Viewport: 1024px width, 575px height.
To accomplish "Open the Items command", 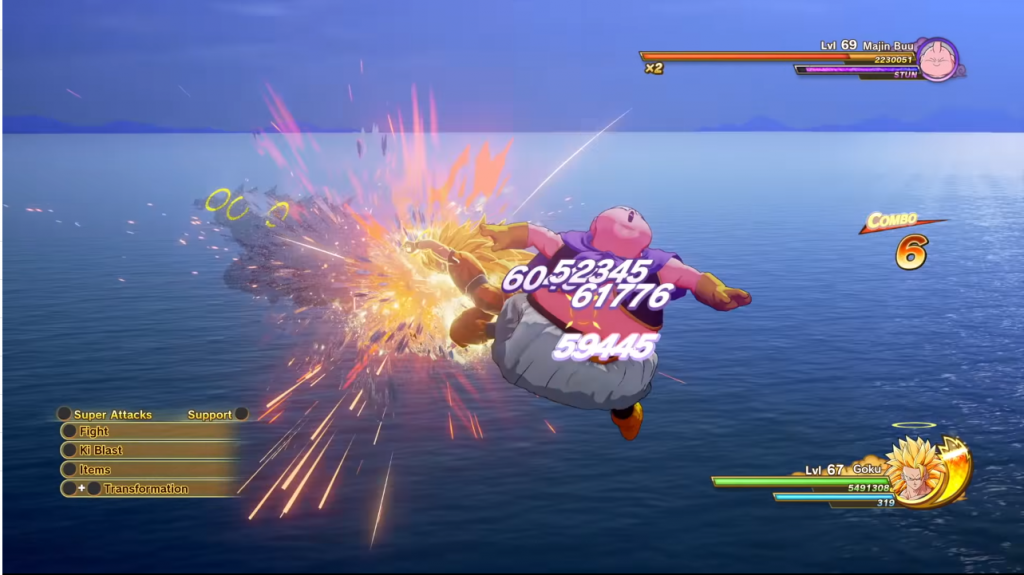I will [148, 469].
